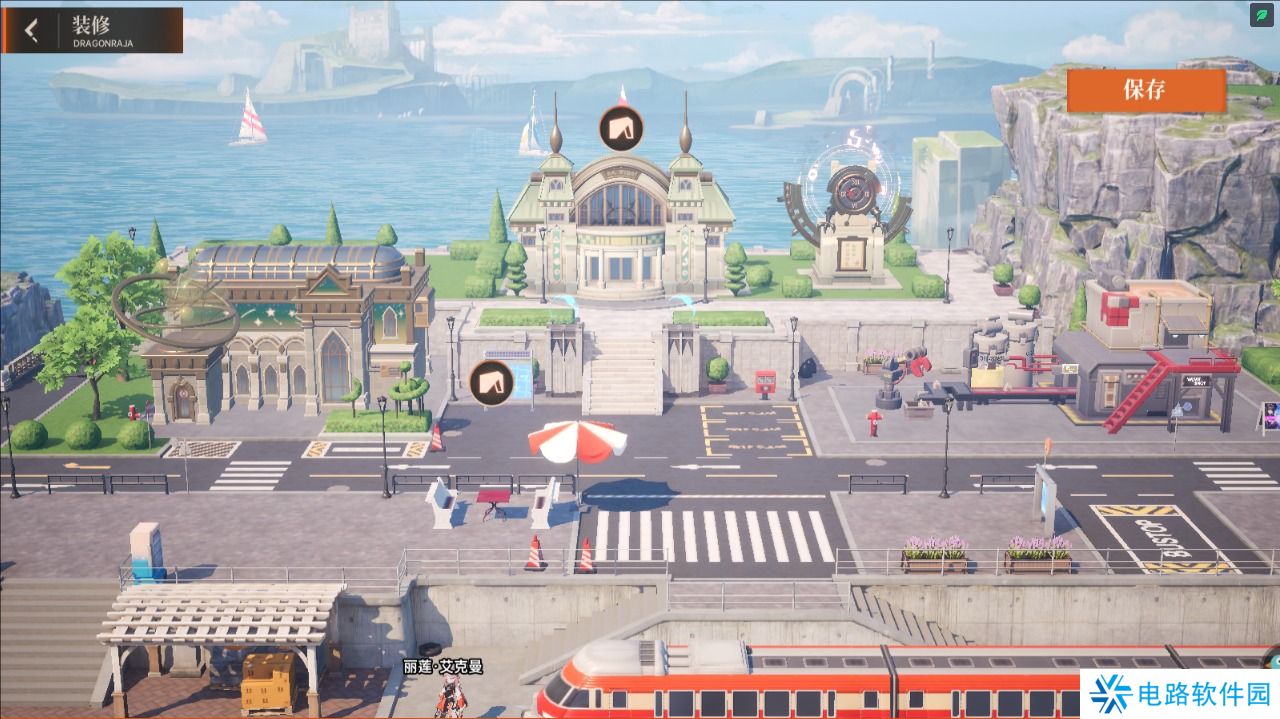Viewport: 1280px width, 719px height.
Task: Select the decoration marker beside the glass-roofed building
Action: (491, 382)
